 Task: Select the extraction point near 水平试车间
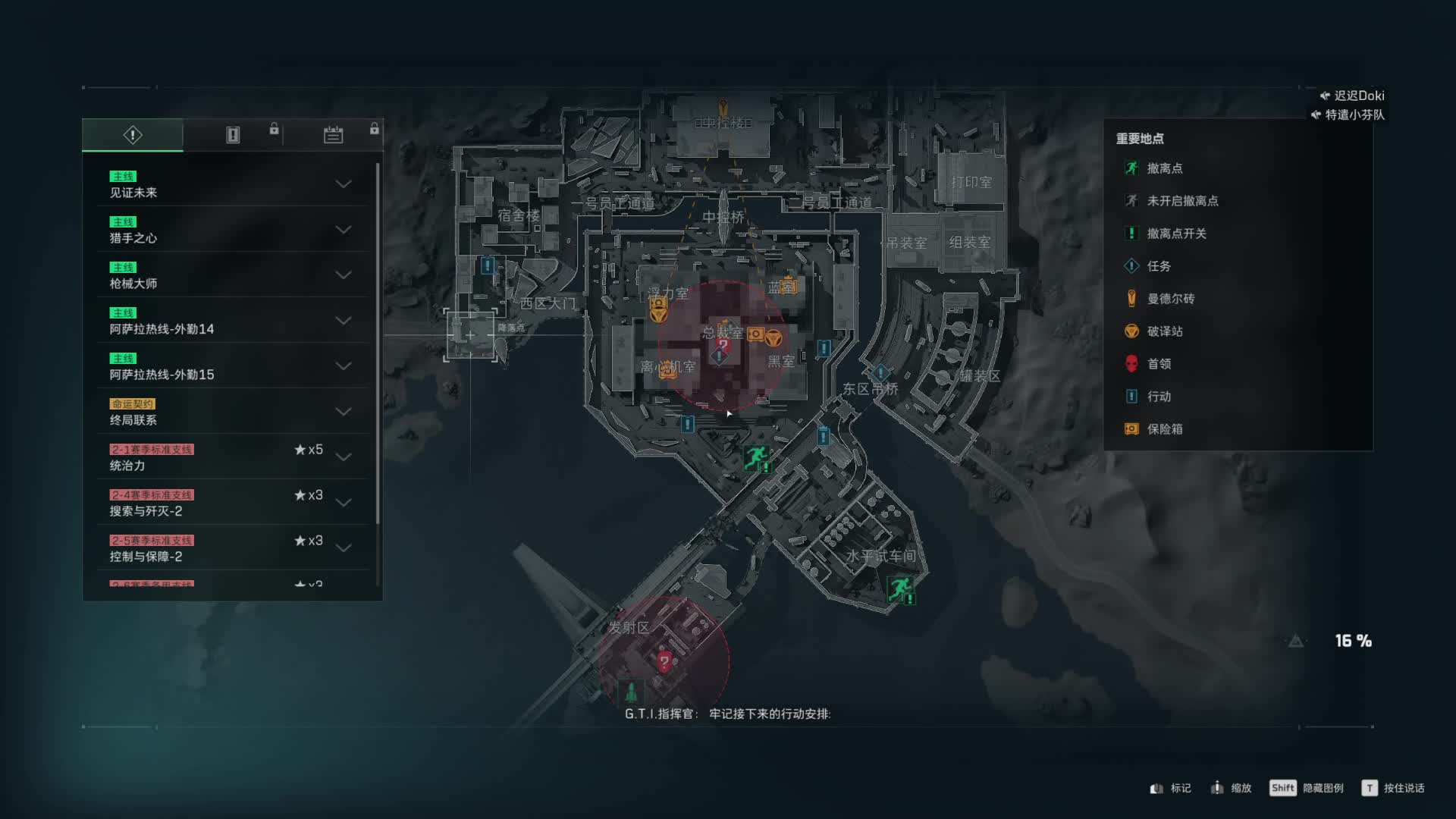(900, 588)
